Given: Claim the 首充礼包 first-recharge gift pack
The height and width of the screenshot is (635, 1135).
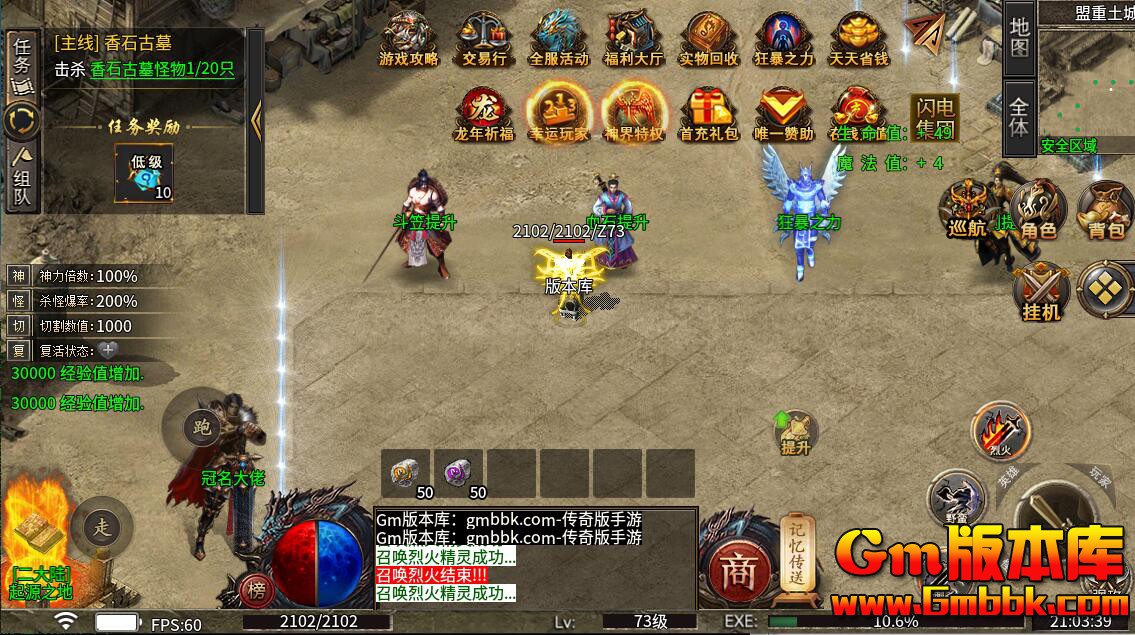Looking at the screenshot, I should coord(708,112).
